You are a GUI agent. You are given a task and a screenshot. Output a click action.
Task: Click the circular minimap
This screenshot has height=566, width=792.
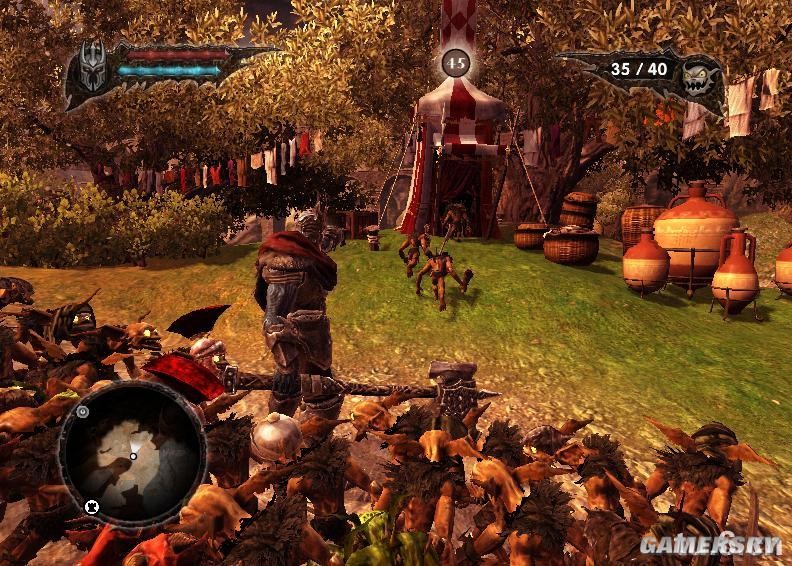click(x=132, y=453)
